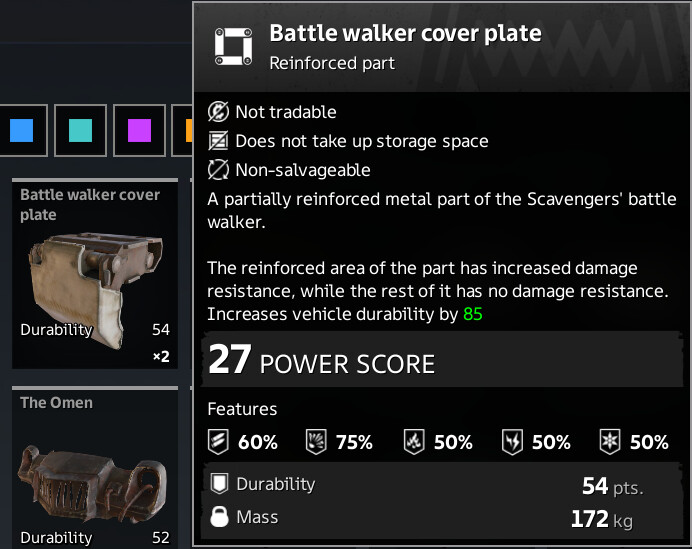The image size is (692, 549).
Task: Select the blue rarity filter swatch
Action: tap(21, 130)
